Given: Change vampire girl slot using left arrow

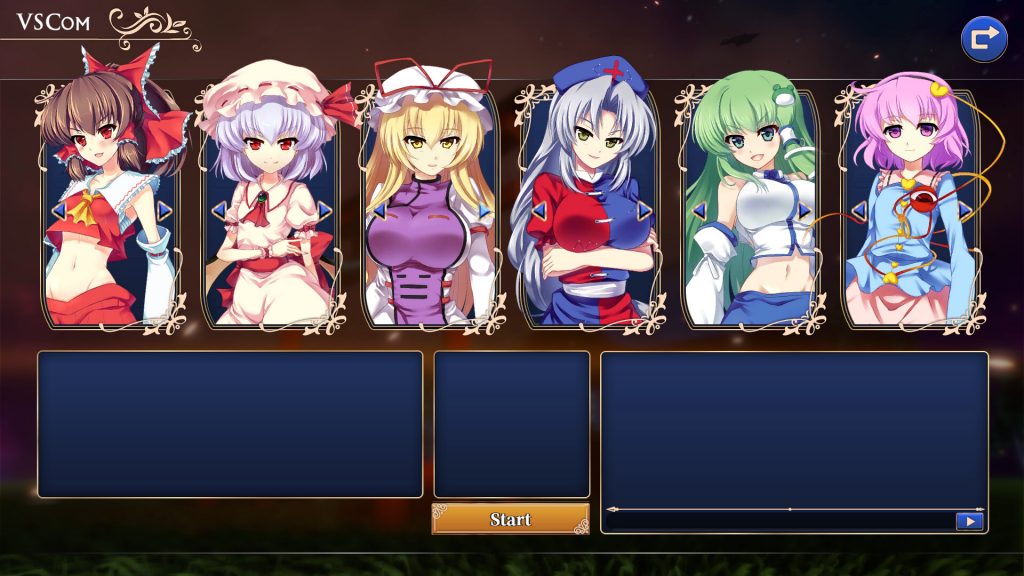Looking at the screenshot, I should click(218, 210).
